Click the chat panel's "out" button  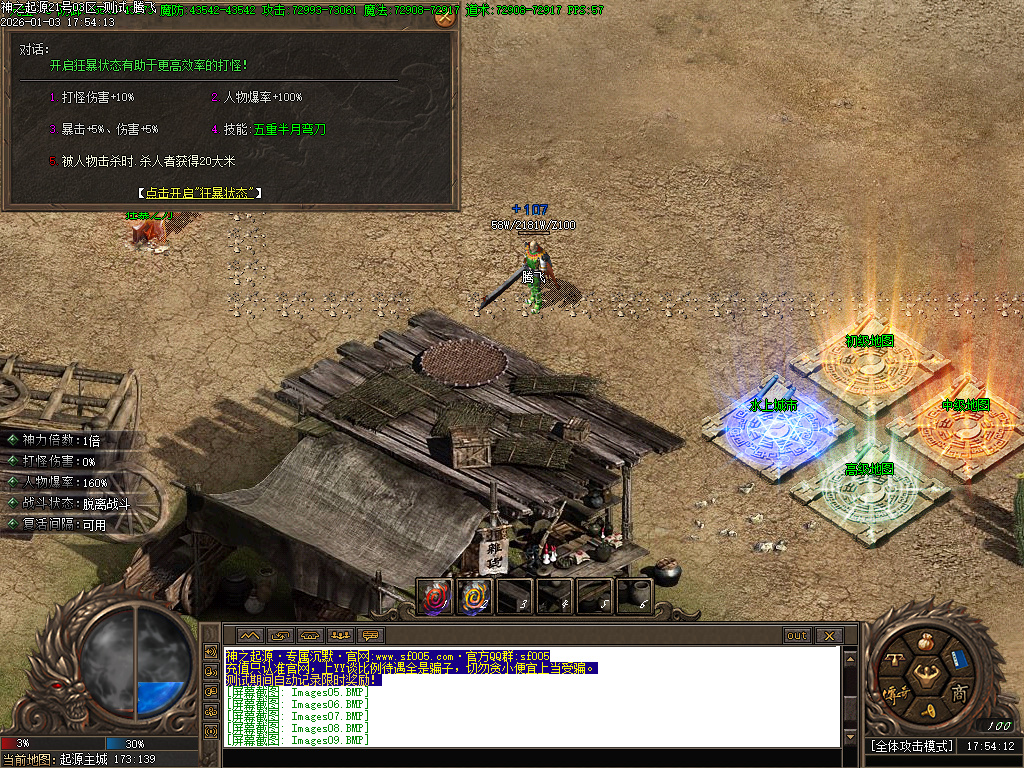797,635
